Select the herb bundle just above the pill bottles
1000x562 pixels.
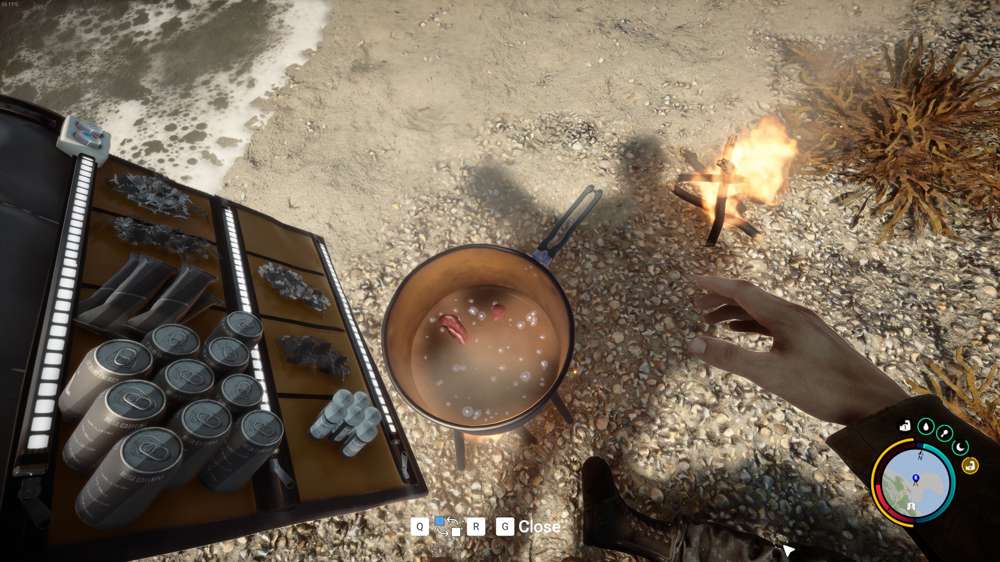point(314,354)
